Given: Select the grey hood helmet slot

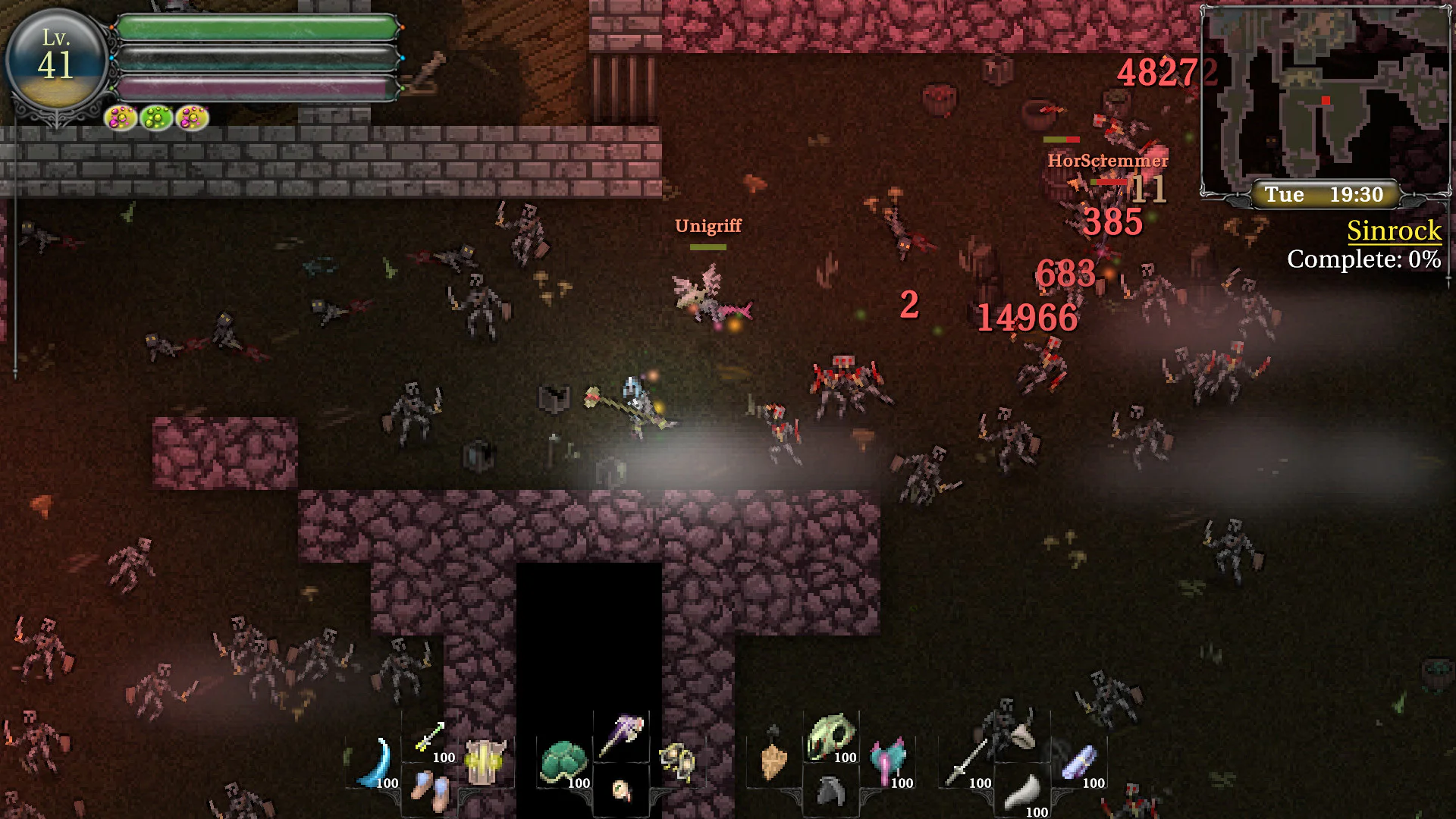Looking at the screenshot, I should [x=831, y=792].
